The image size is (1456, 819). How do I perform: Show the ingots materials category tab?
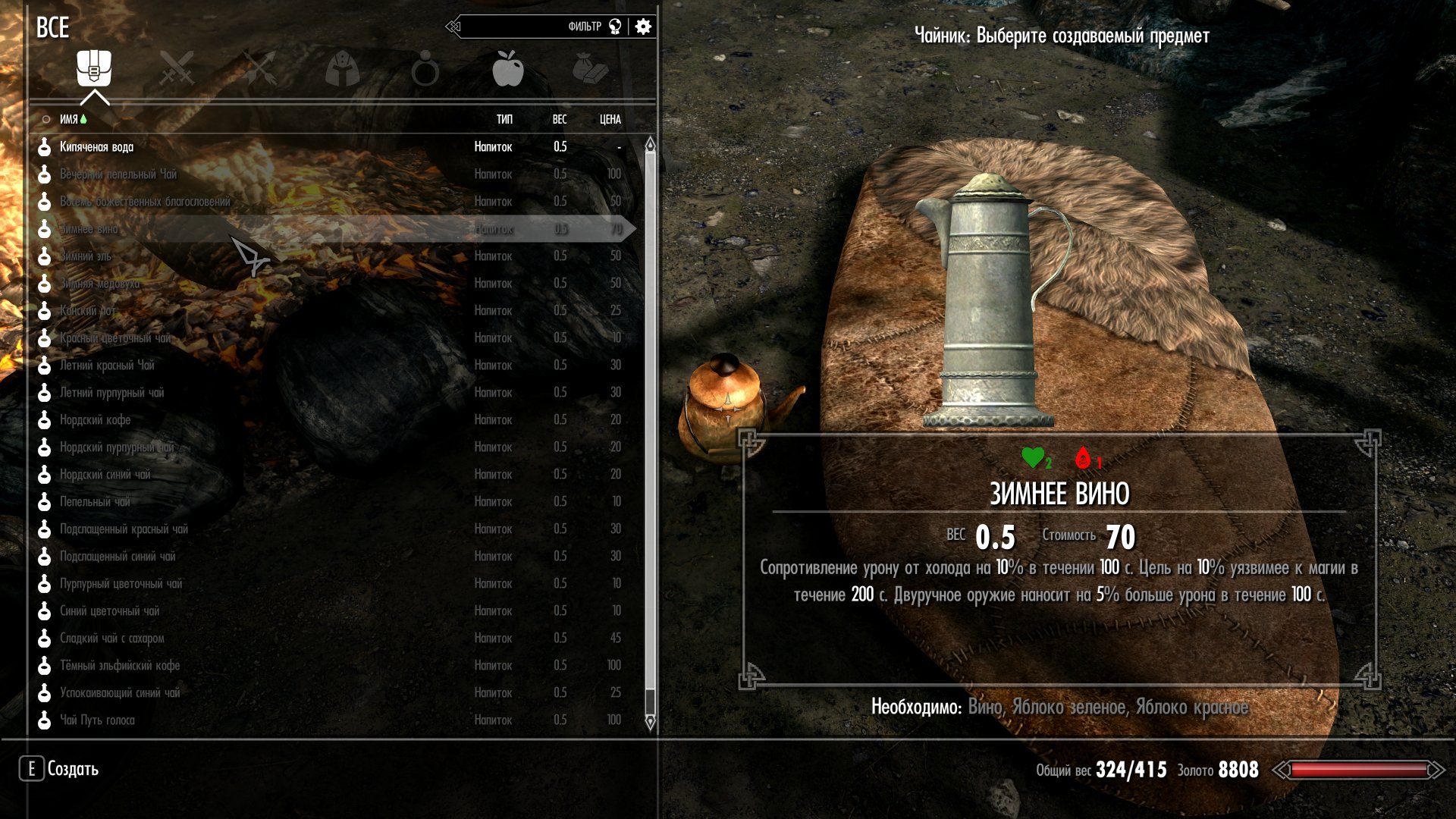590,69
